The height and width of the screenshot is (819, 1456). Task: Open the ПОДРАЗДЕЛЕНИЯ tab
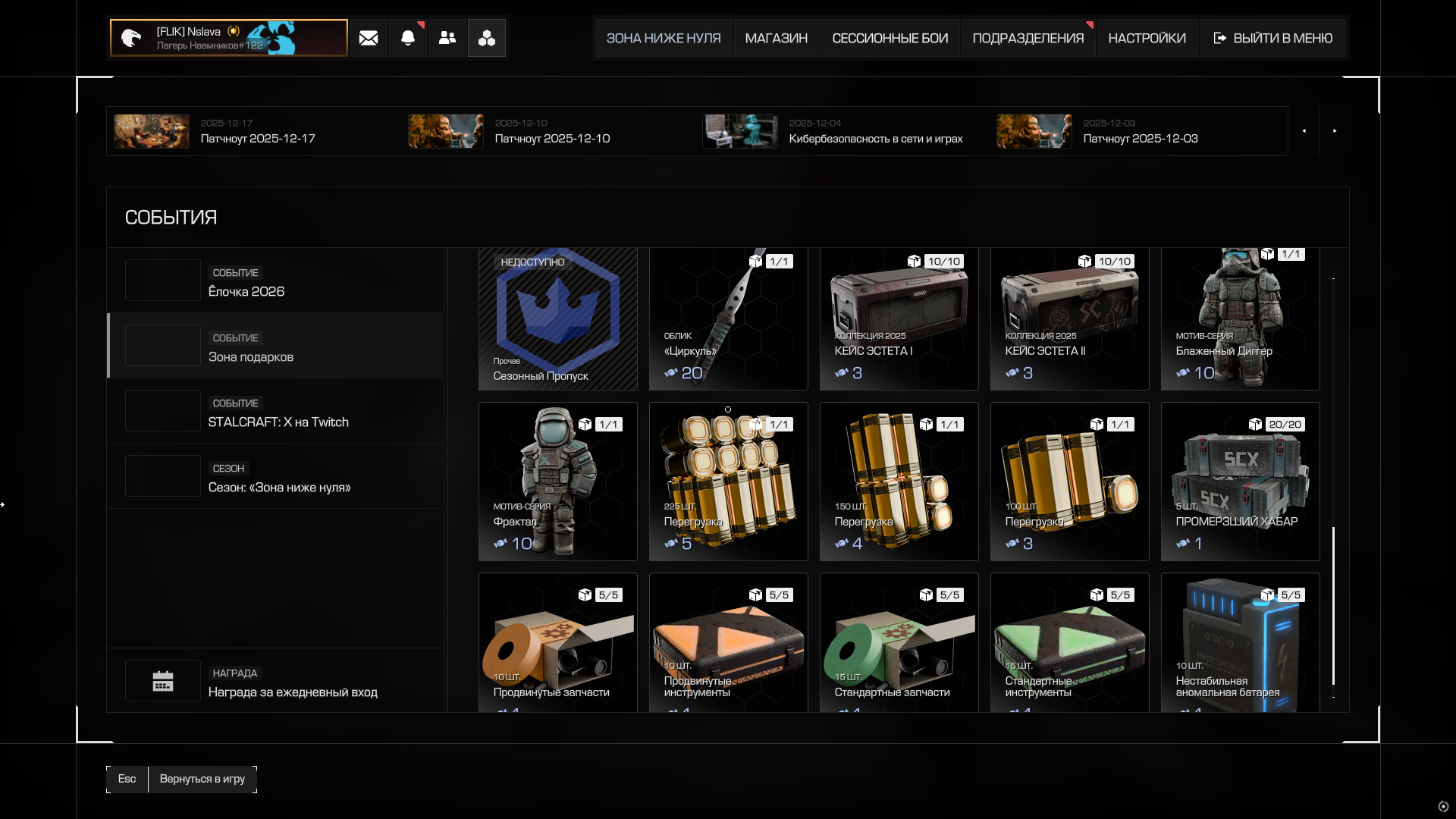1028,38
